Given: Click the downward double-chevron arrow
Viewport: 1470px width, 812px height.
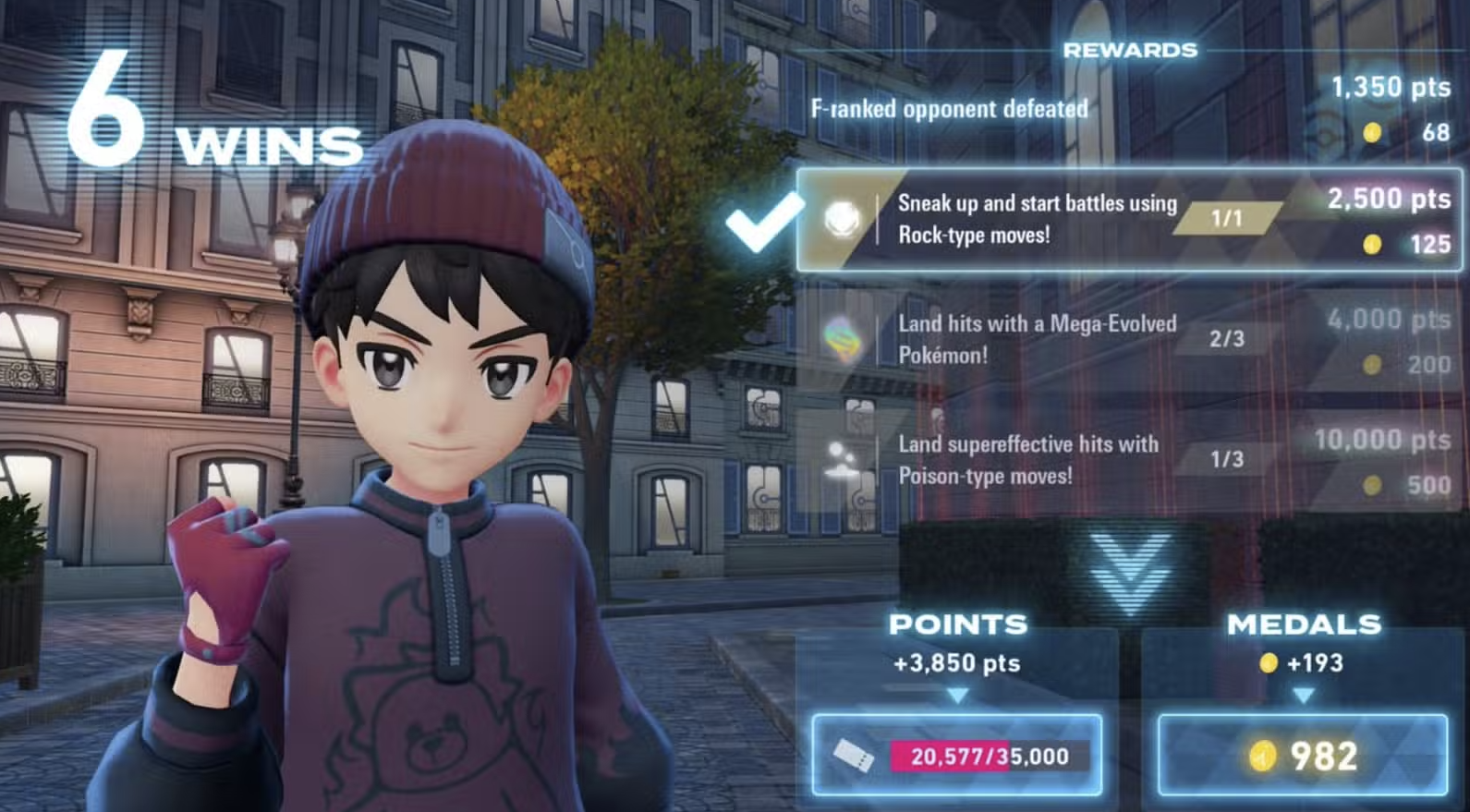Looking at the screenshot, I should (x=1130, y=571).
